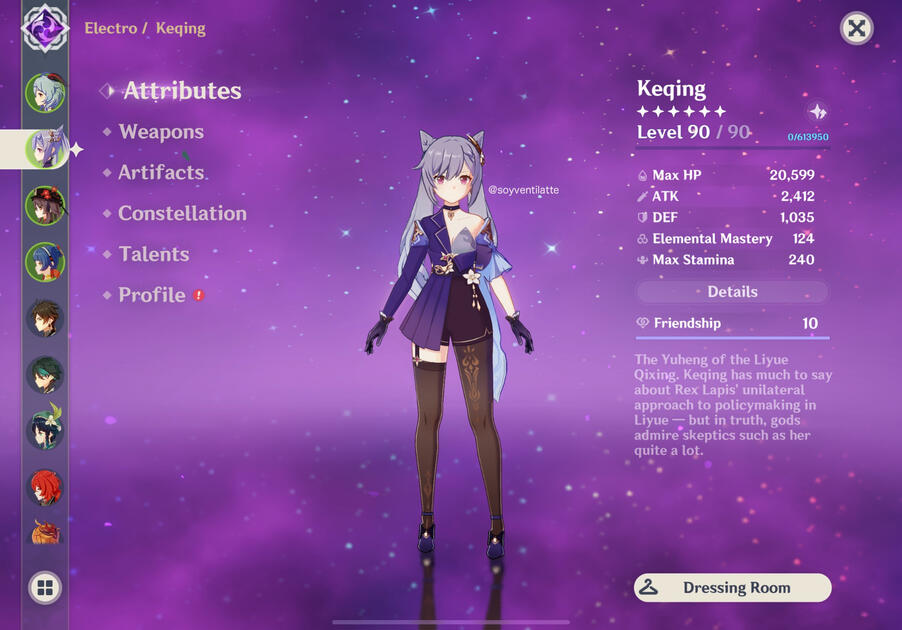The image size is (902, 630).
Task: Open the Profile entry
Action: coord(152,296)
